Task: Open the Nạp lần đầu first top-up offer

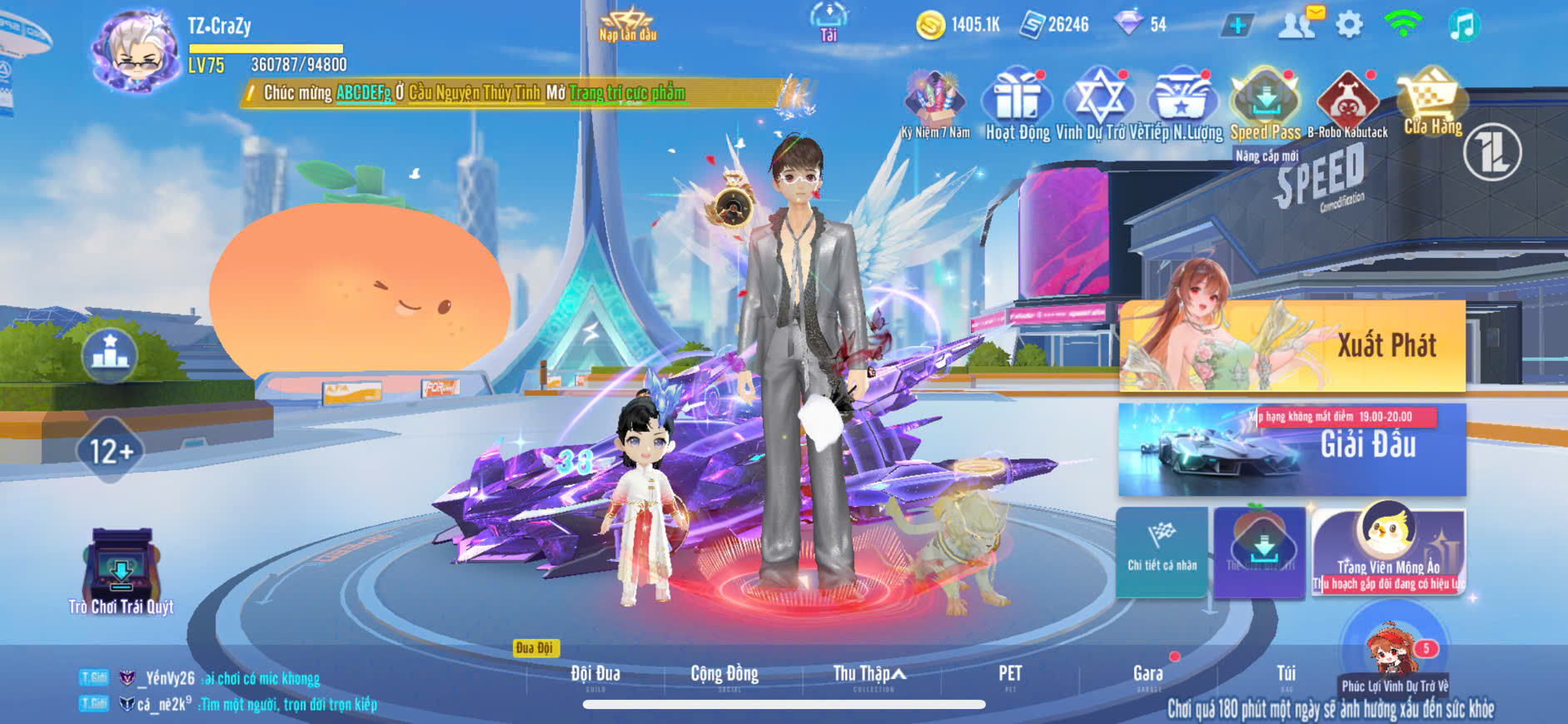Action: 628,25
